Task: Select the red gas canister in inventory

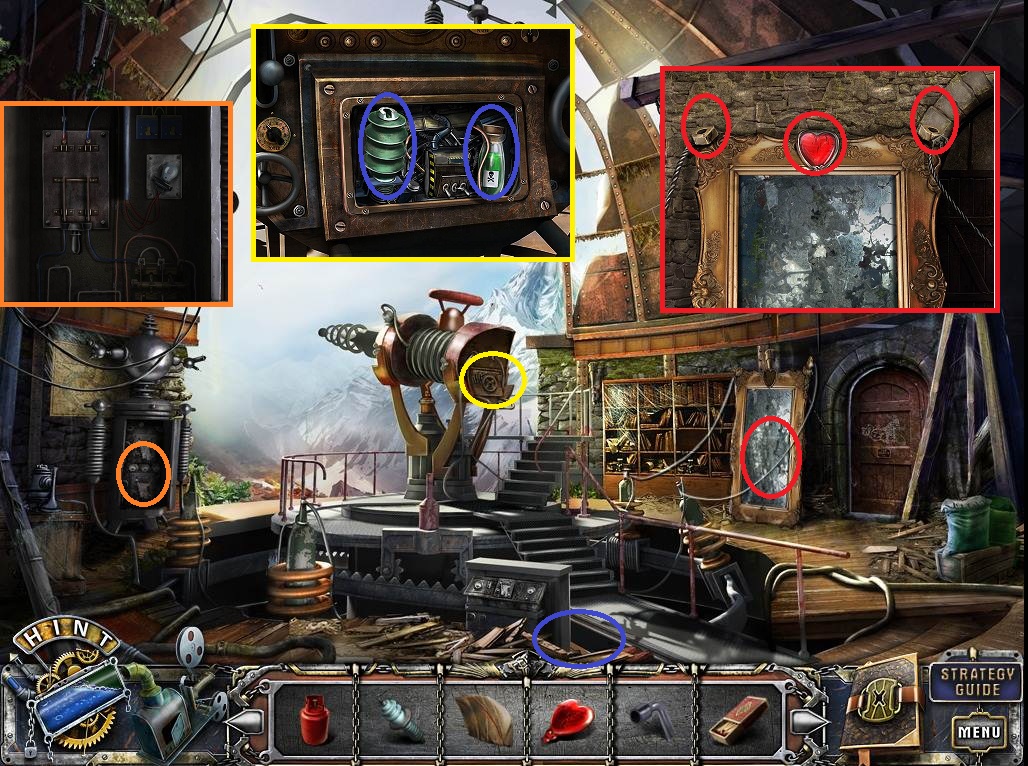Action: coord(316,718)
